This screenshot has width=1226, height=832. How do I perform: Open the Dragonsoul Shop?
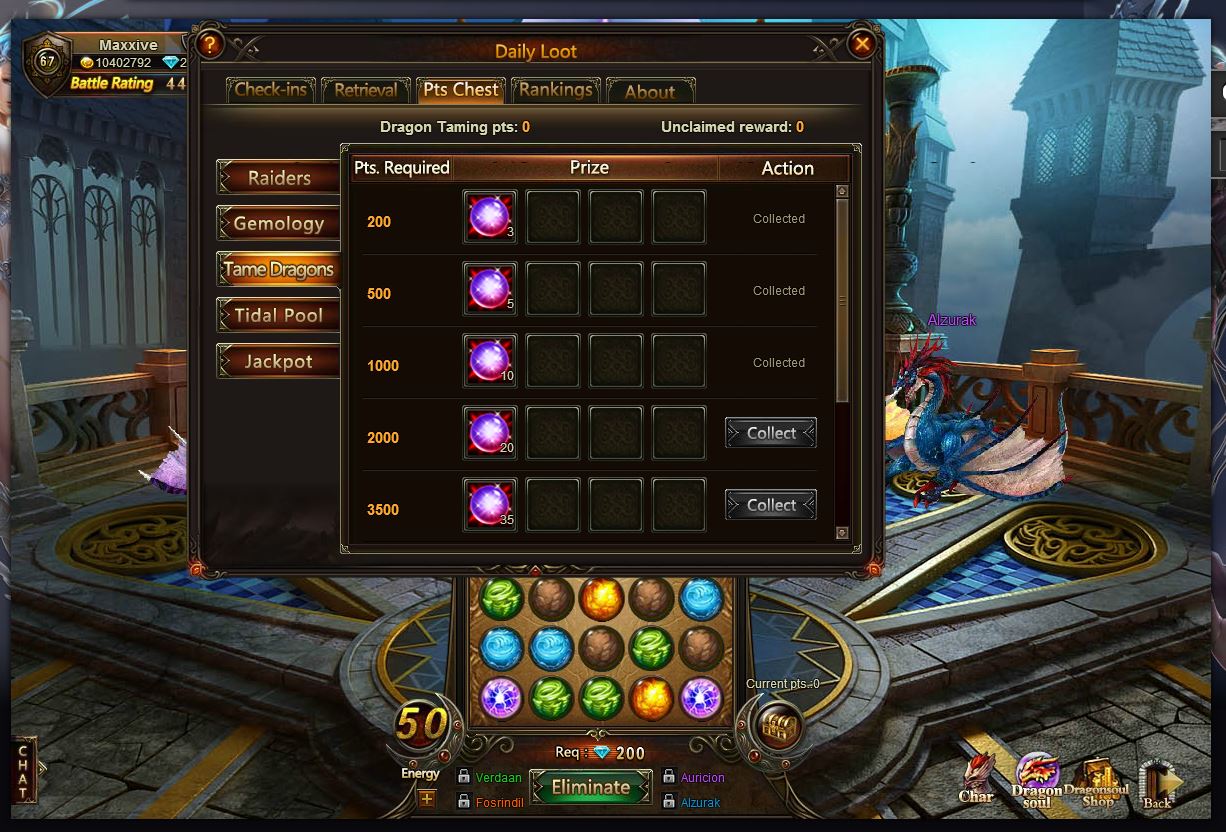(1098, 781)
